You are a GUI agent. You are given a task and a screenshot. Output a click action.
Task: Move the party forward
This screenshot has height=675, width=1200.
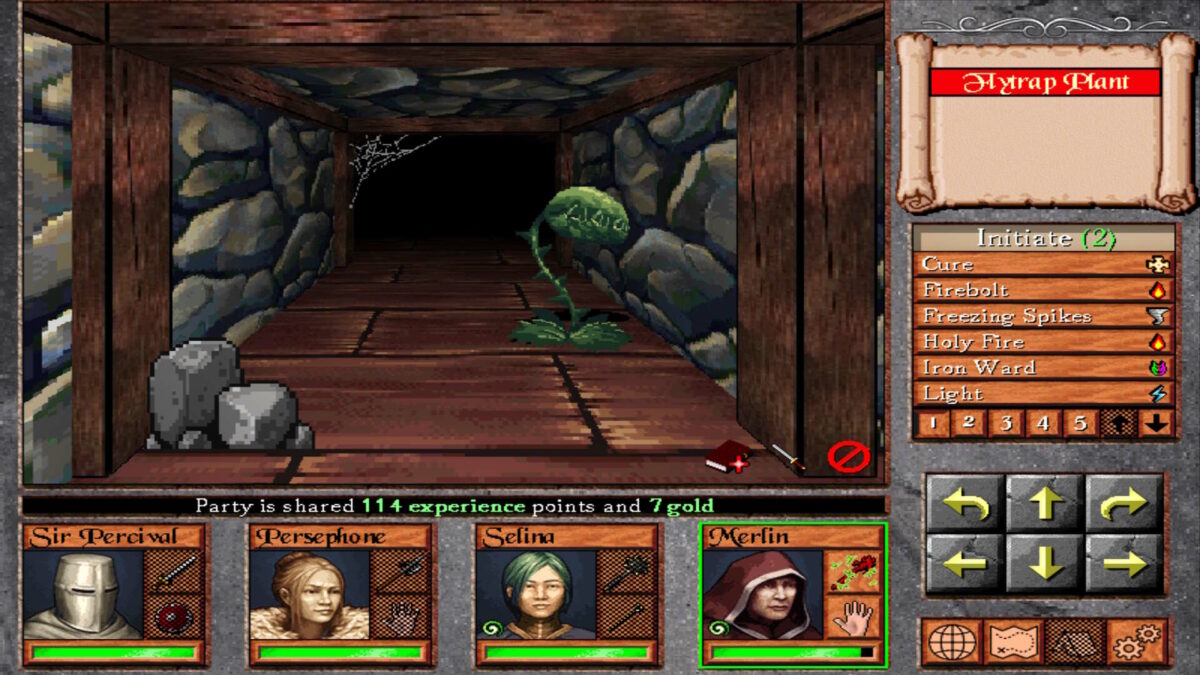pyautogui.click(x=1045, y=502)
